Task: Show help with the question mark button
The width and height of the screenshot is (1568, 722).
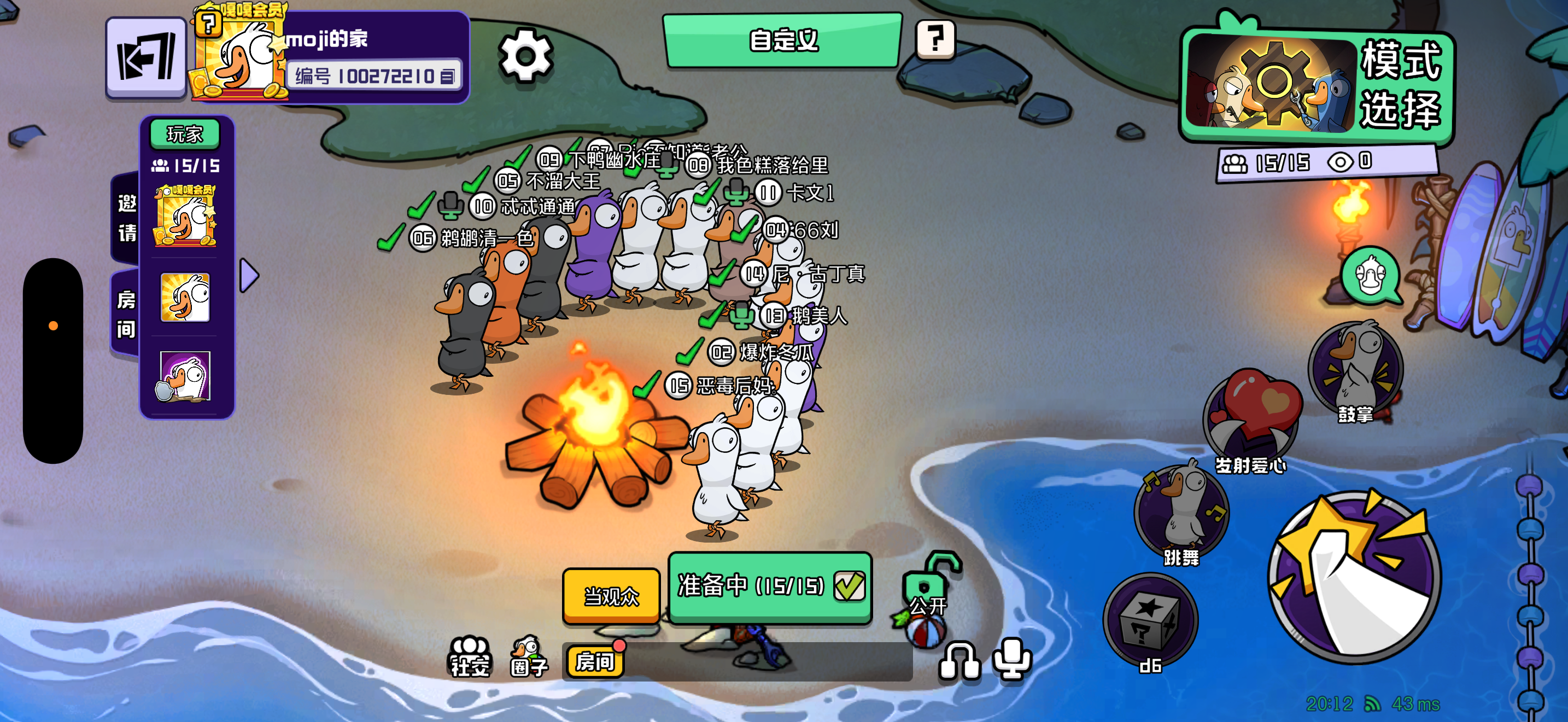Action: coord(935,39)
